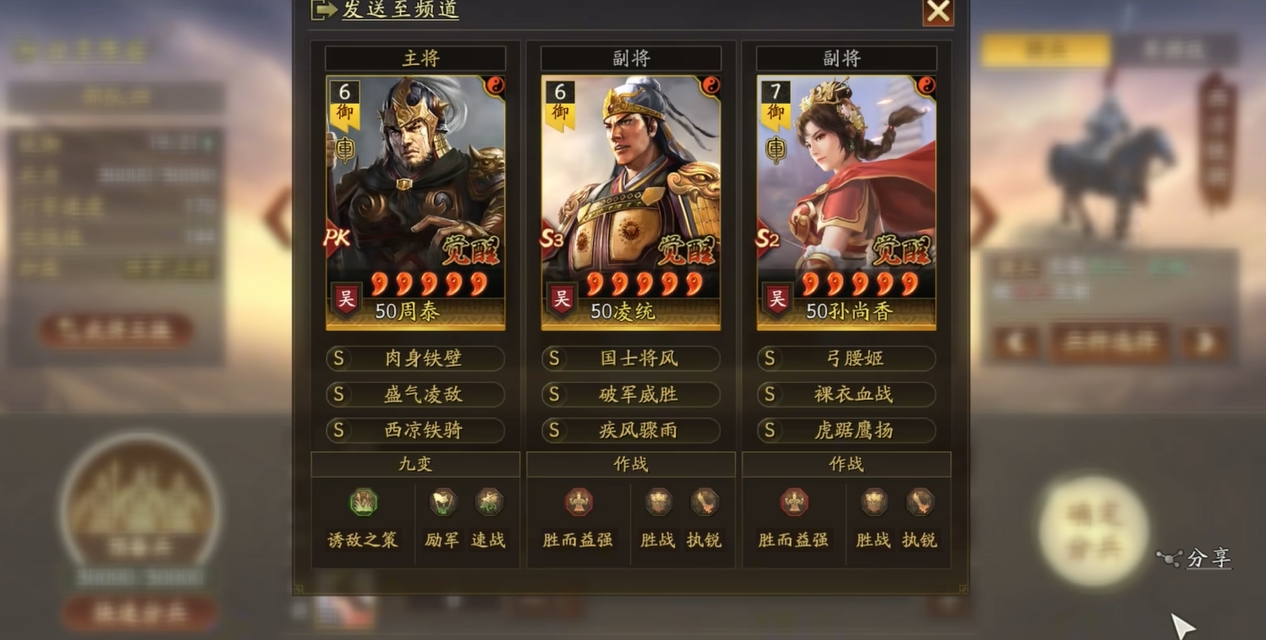Select the 孙尚香 general card
Screen dimensions: 1266x640
click(x=846, y=202)
